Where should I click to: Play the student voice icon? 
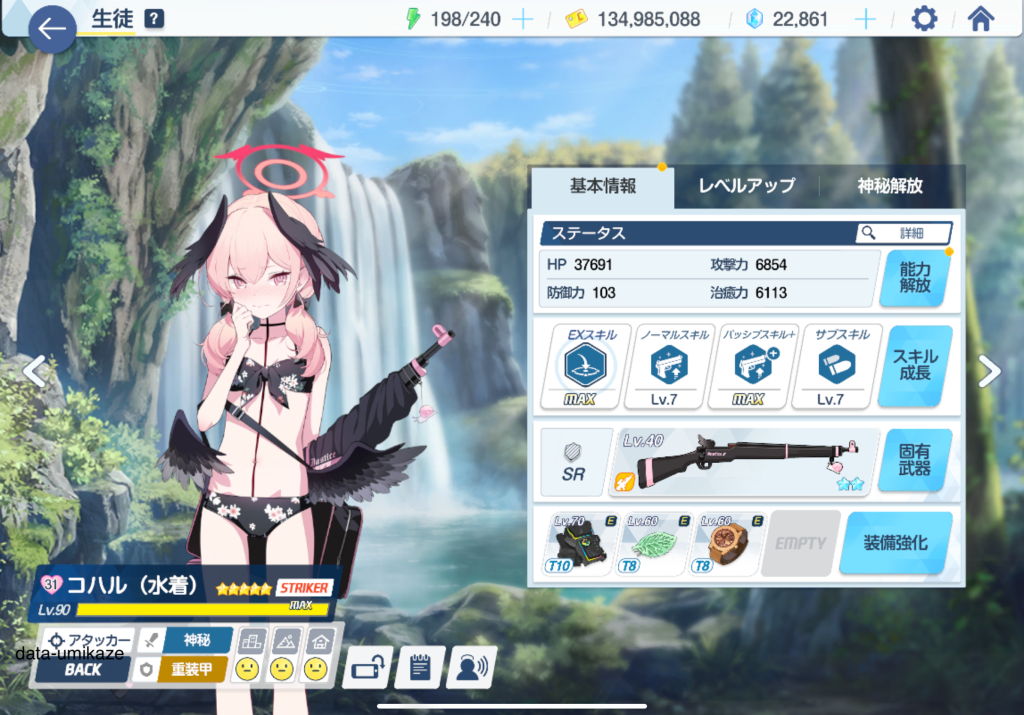[471, 667]
